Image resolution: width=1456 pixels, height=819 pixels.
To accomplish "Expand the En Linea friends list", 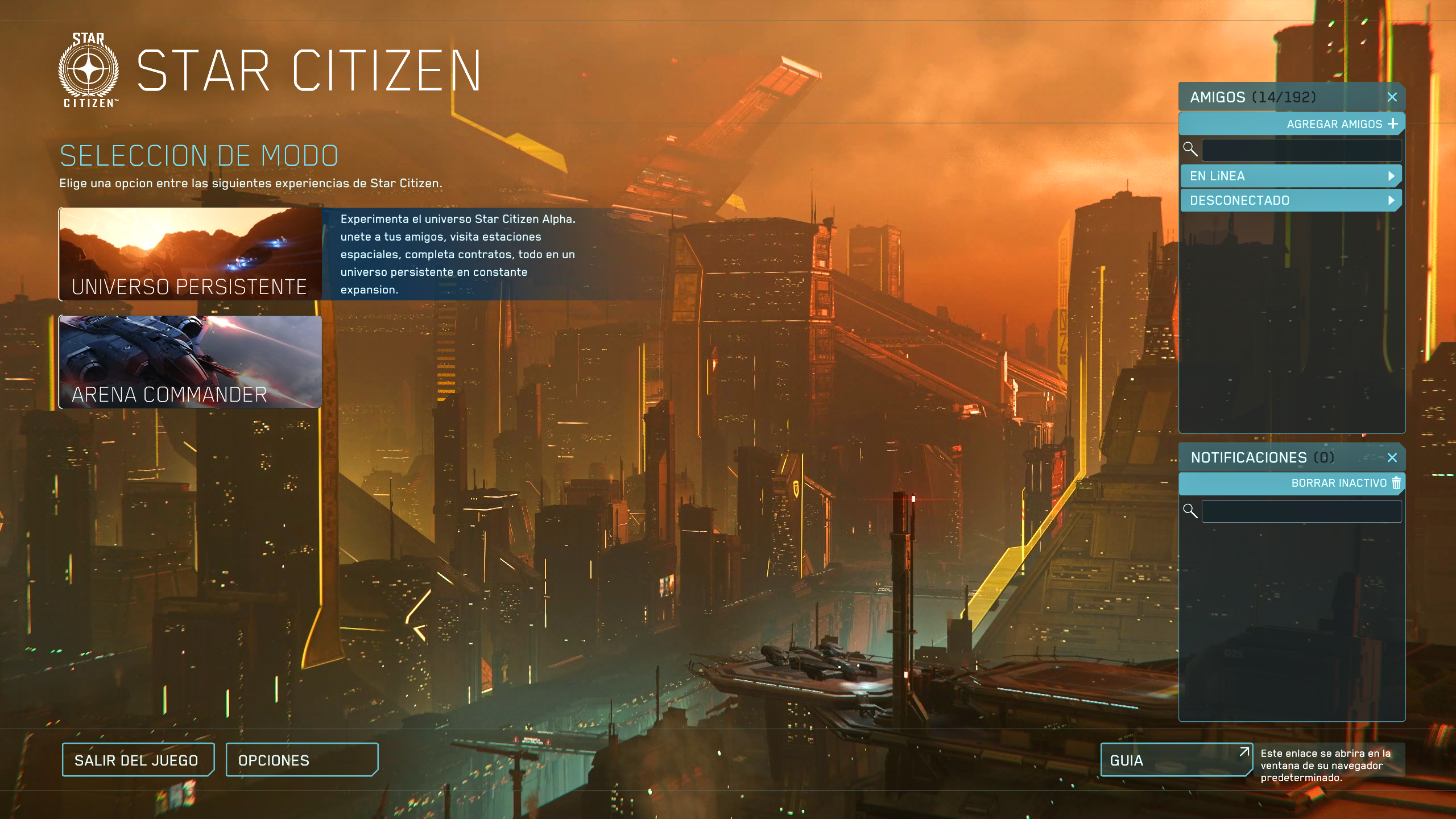I will pos(1290,176).
